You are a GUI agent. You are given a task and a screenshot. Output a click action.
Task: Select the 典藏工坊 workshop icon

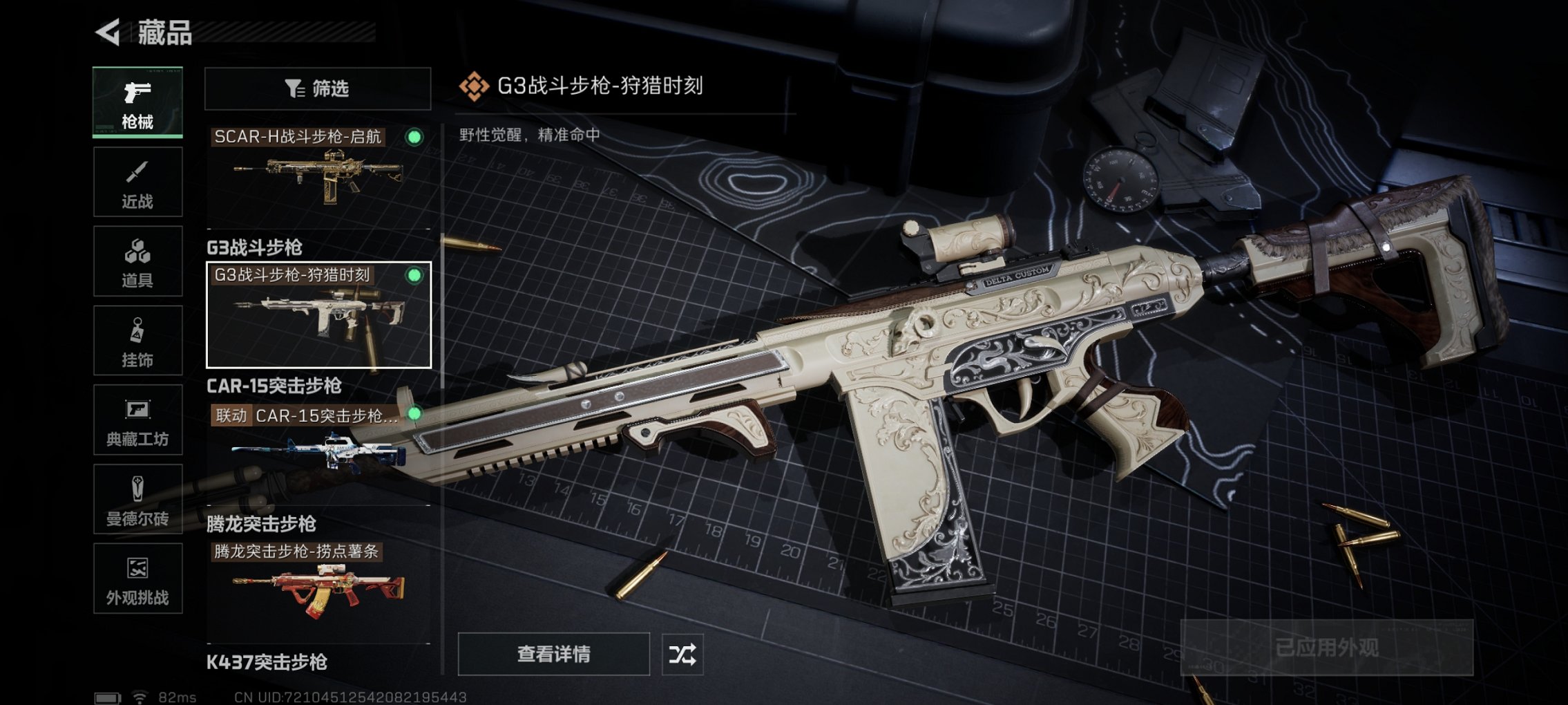(137, 419)
